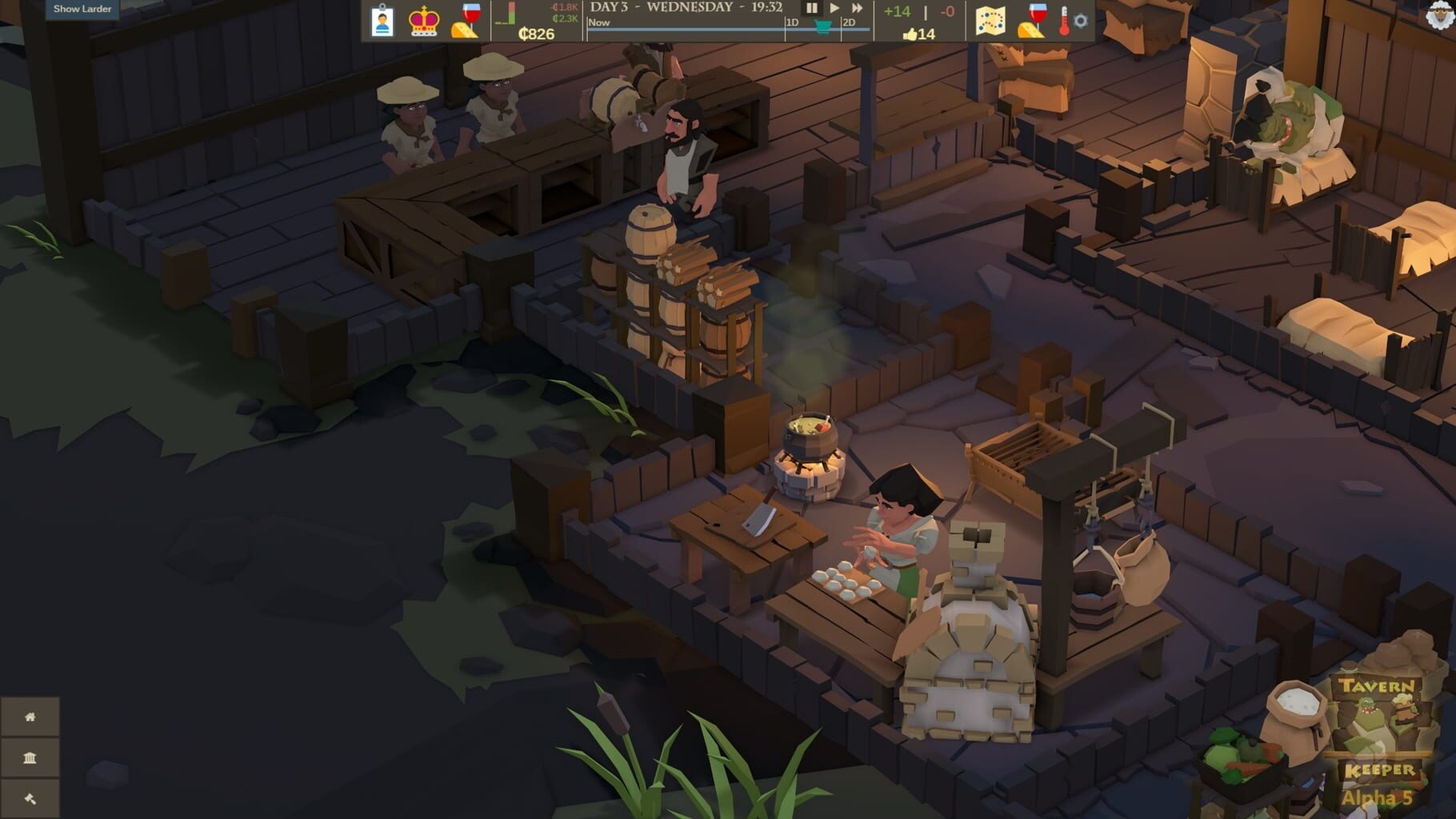The width and height of the screenshot is (1456, 819).
Task: Click the Show Larder button
Action: [82, 10]
